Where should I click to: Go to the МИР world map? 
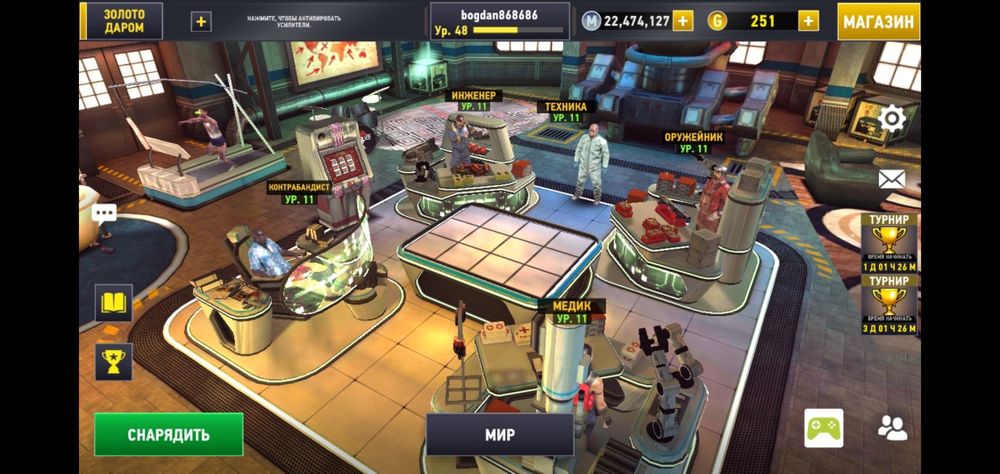pos(500,435)
